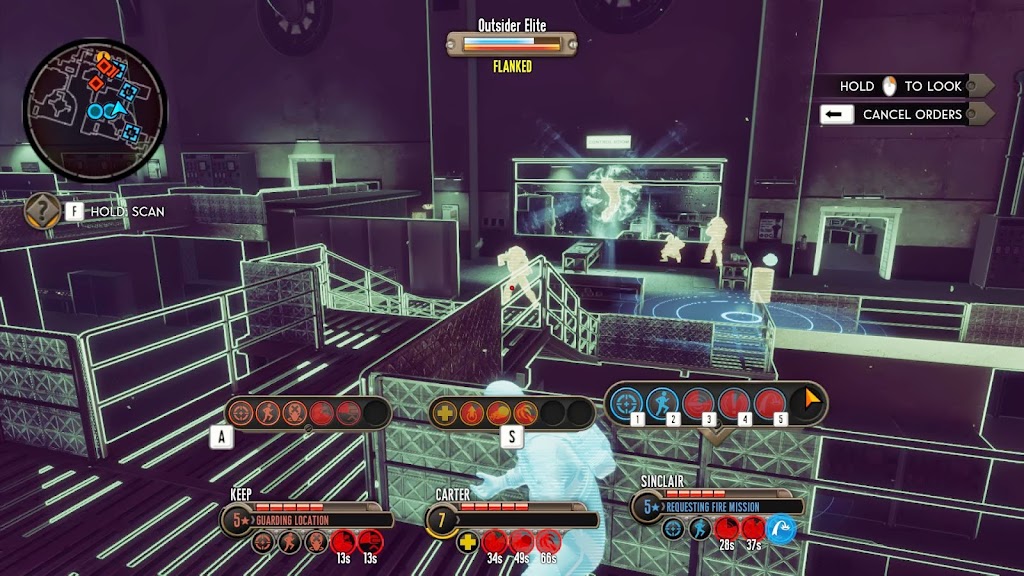Activate Carter's heal cross ability

pos(447,412)
